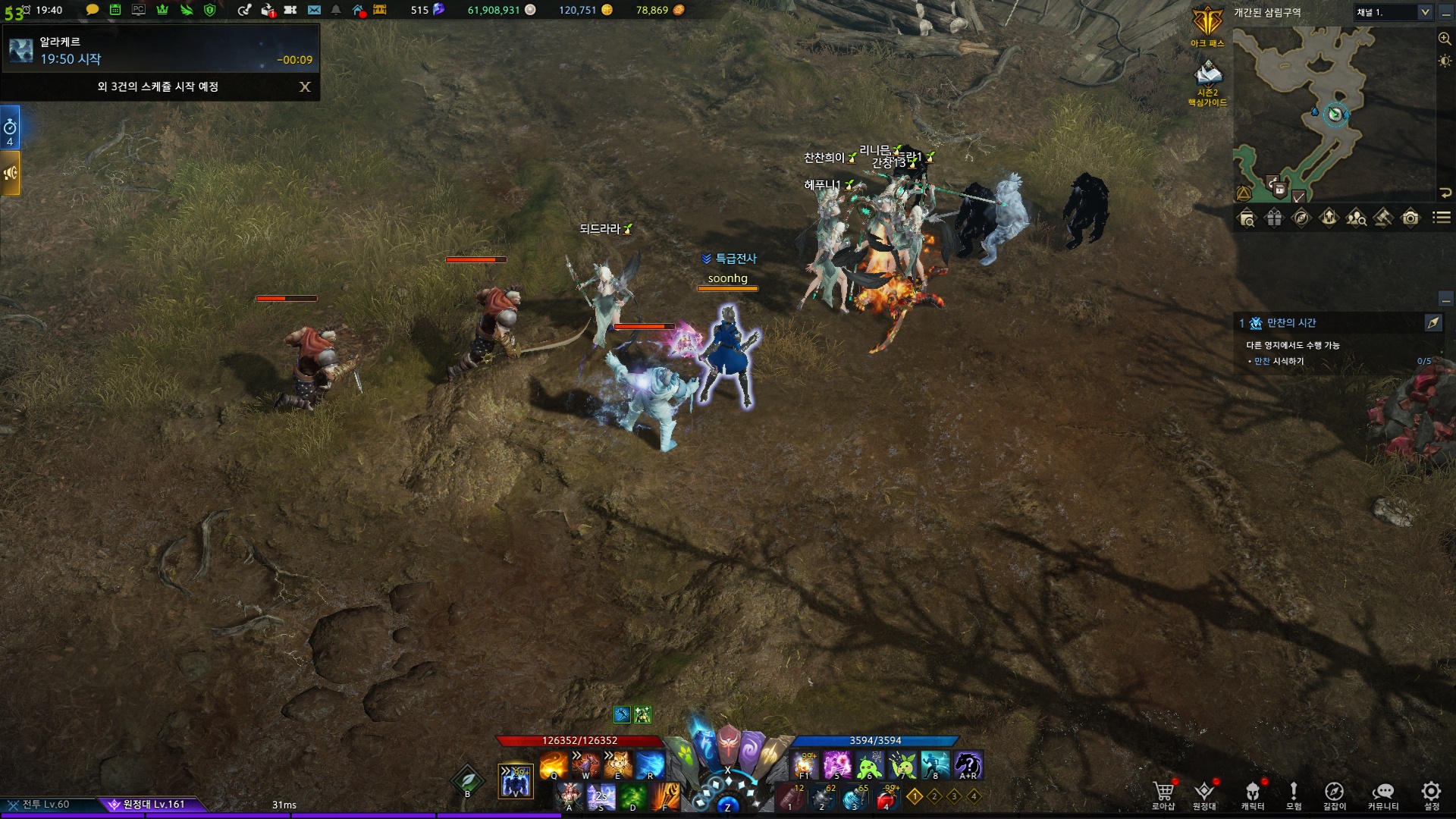Select the 만찬의 시간 quest tracker entry
The image size is (1456, 819).
pos(1291,323)
